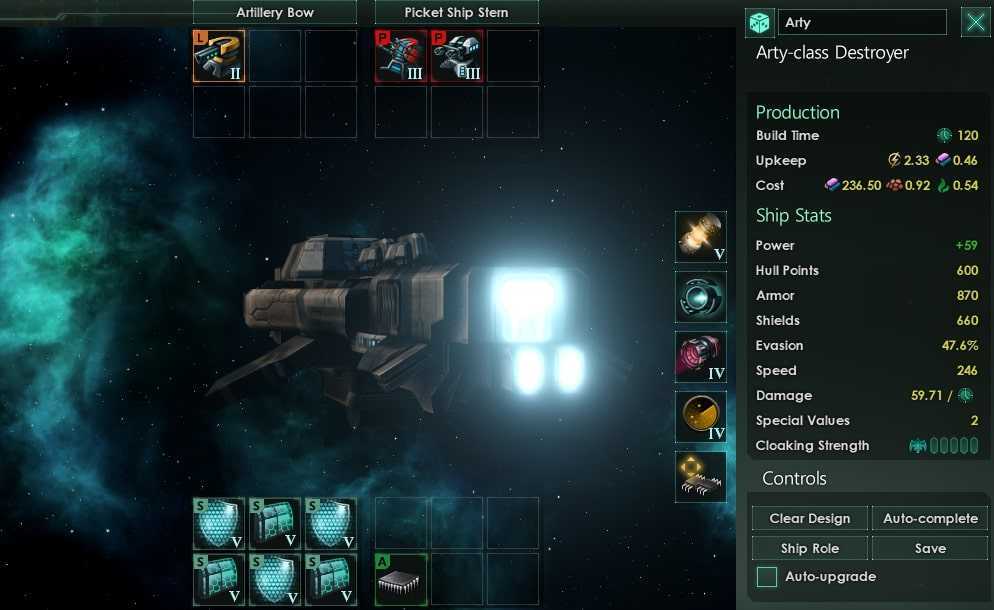
Task: Close the ship designer panel
Action: pyautogui.click(x=975, y=23)
